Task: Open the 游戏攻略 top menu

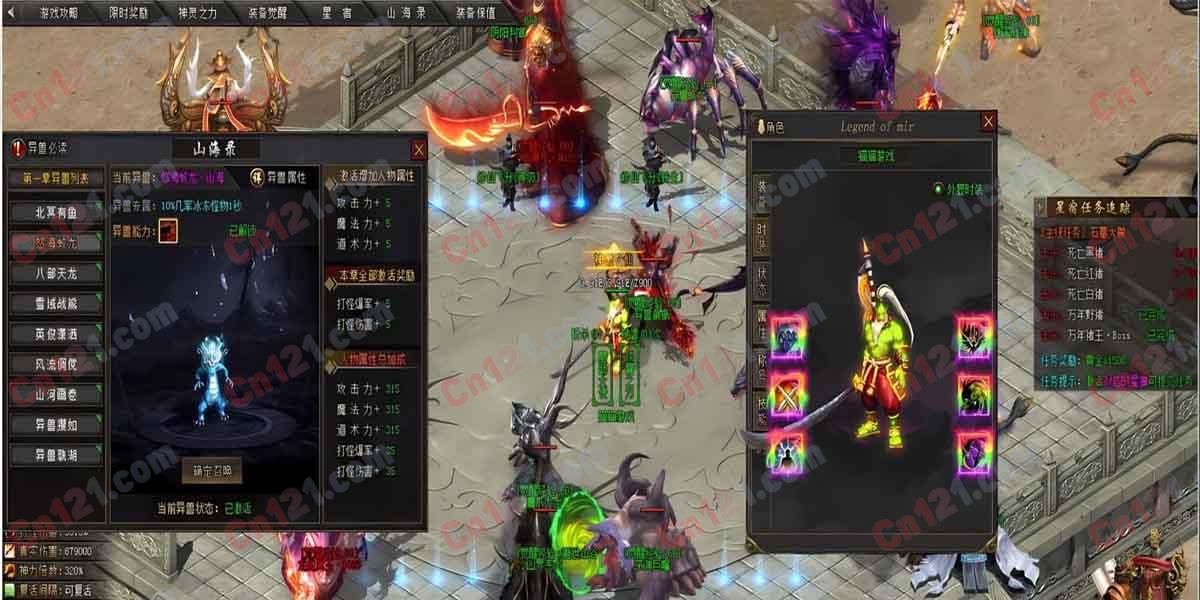Action: 57,13
